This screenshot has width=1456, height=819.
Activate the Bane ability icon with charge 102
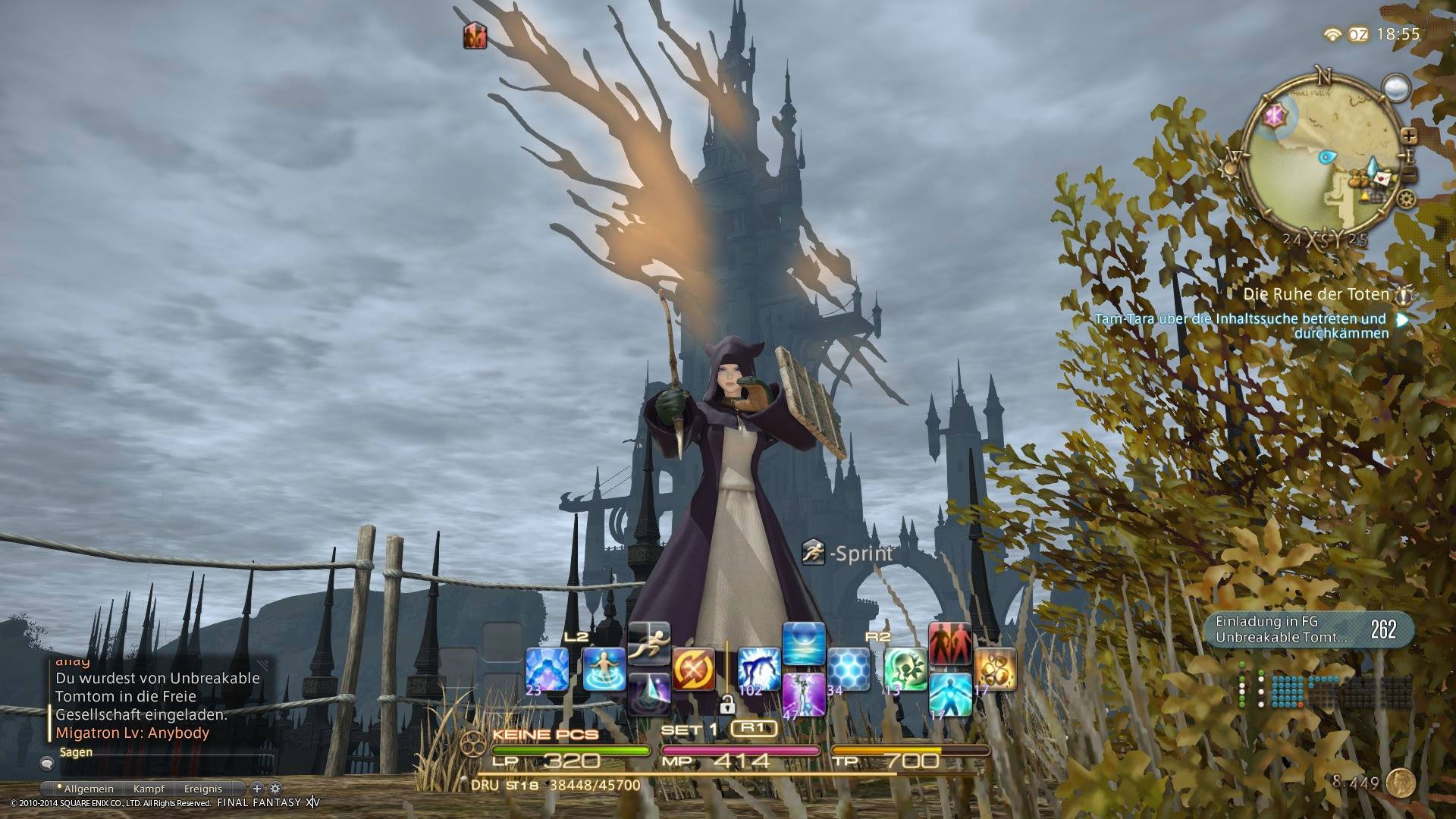[758, 668]
